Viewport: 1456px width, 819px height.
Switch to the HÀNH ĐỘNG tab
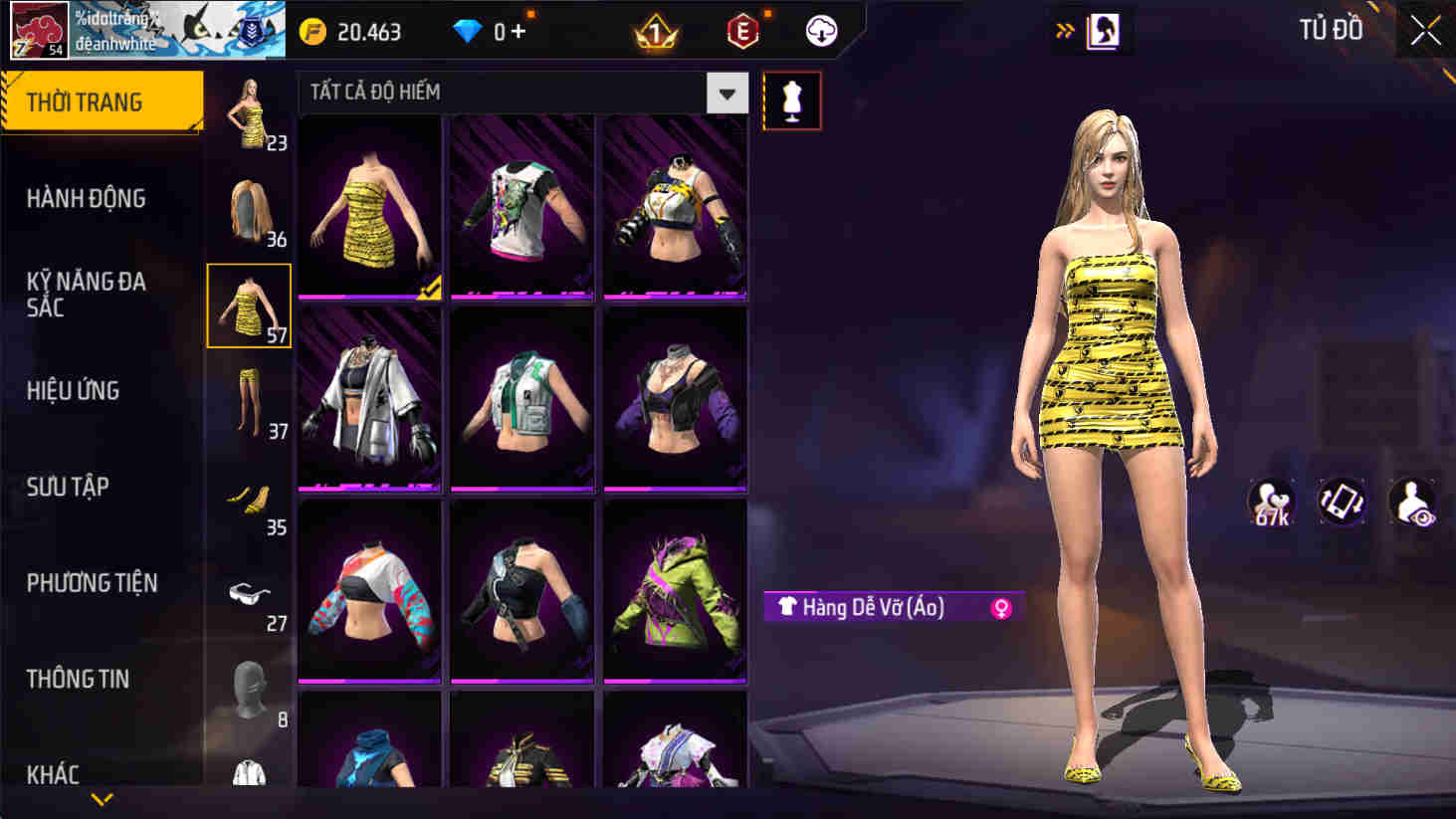coord(87,199)
